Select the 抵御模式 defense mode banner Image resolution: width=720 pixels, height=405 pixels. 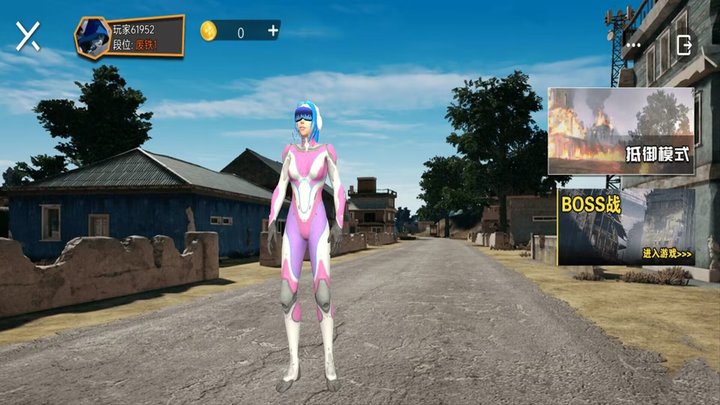pyautogui.click(x=620, y=131)
